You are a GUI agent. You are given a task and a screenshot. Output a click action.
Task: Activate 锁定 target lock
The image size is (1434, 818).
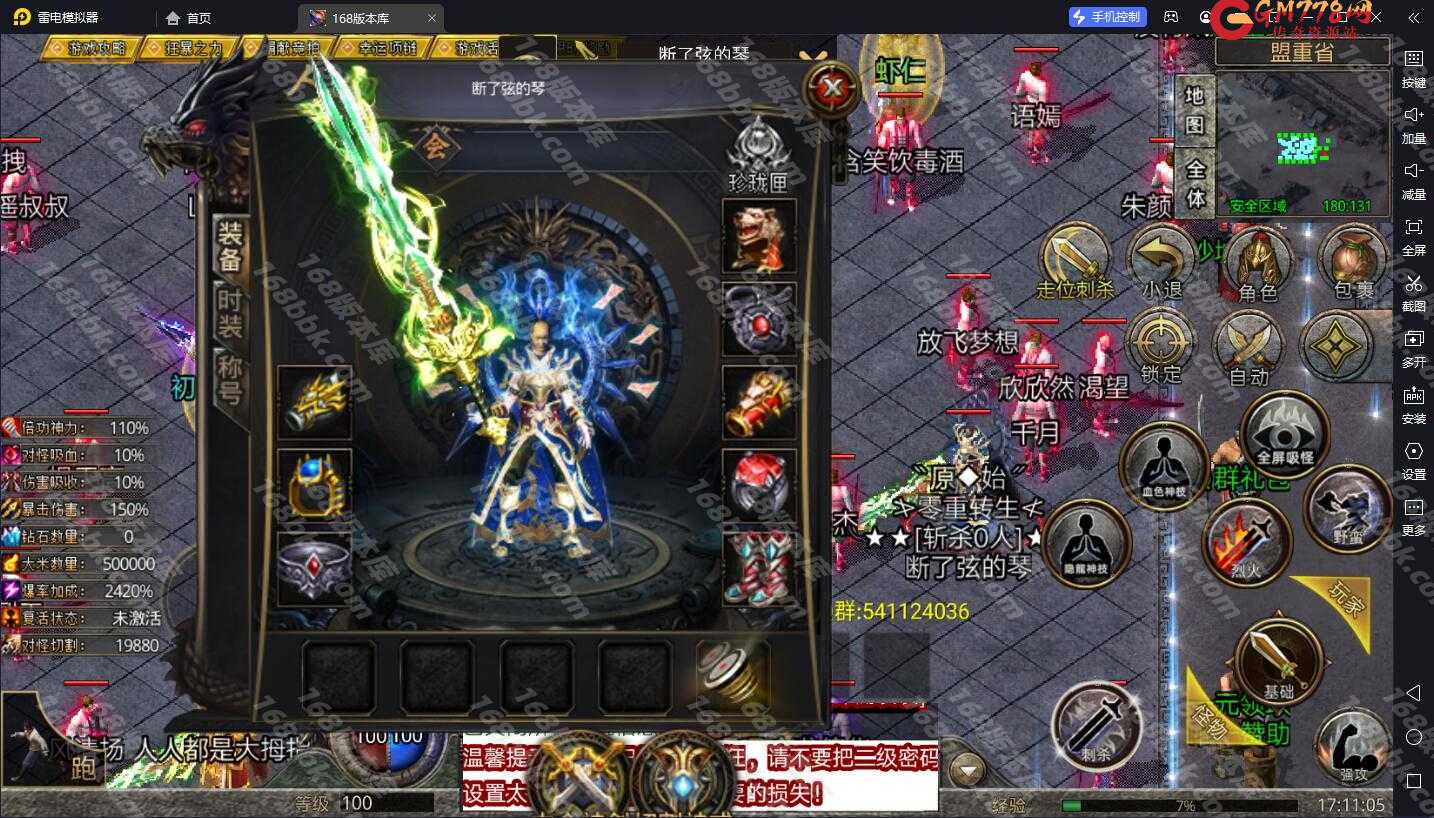[x=1161, y=347]
